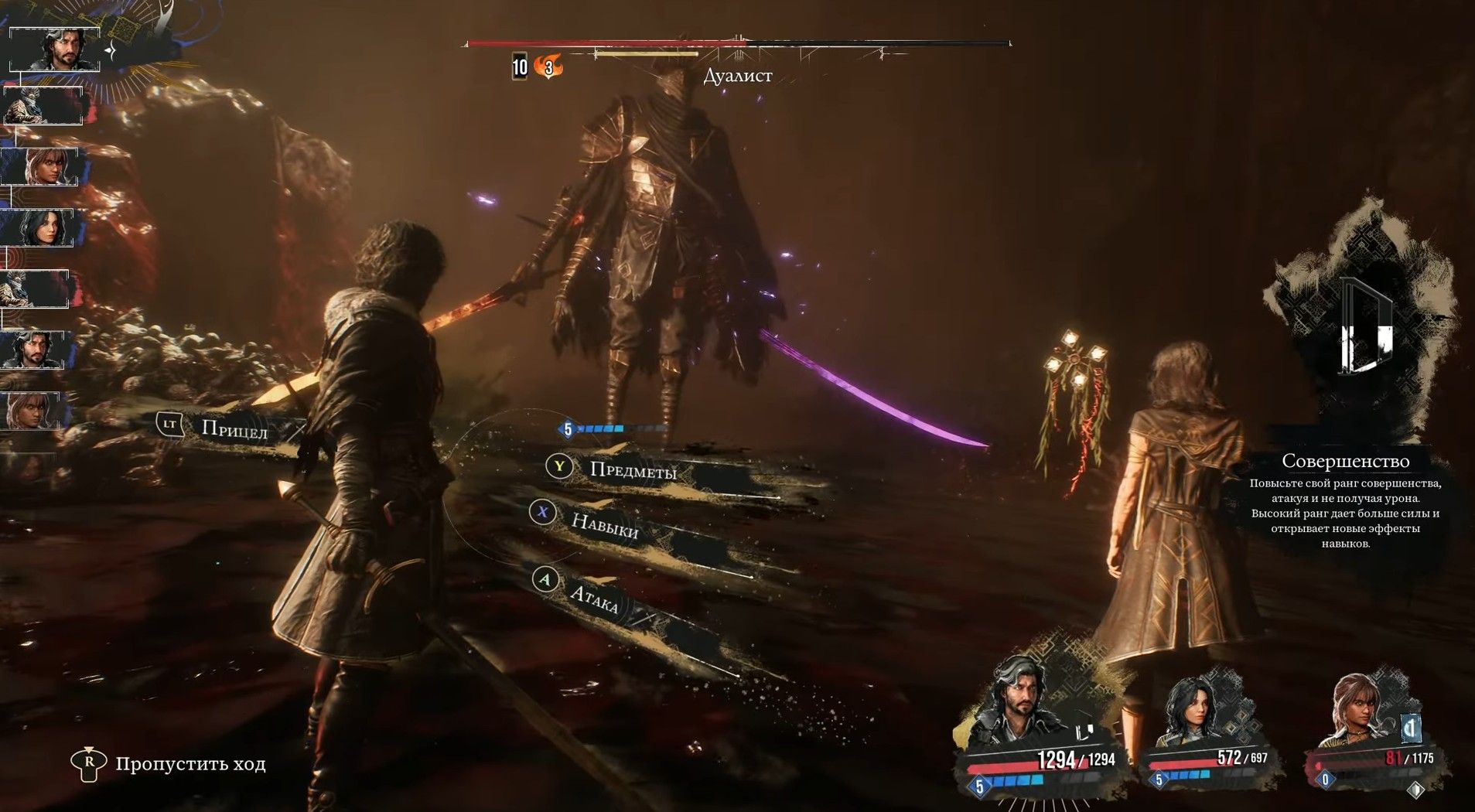Screen dimensions: 1475x812
Task: Target the enemy name label Дуалист
Action: coord(737,76)
